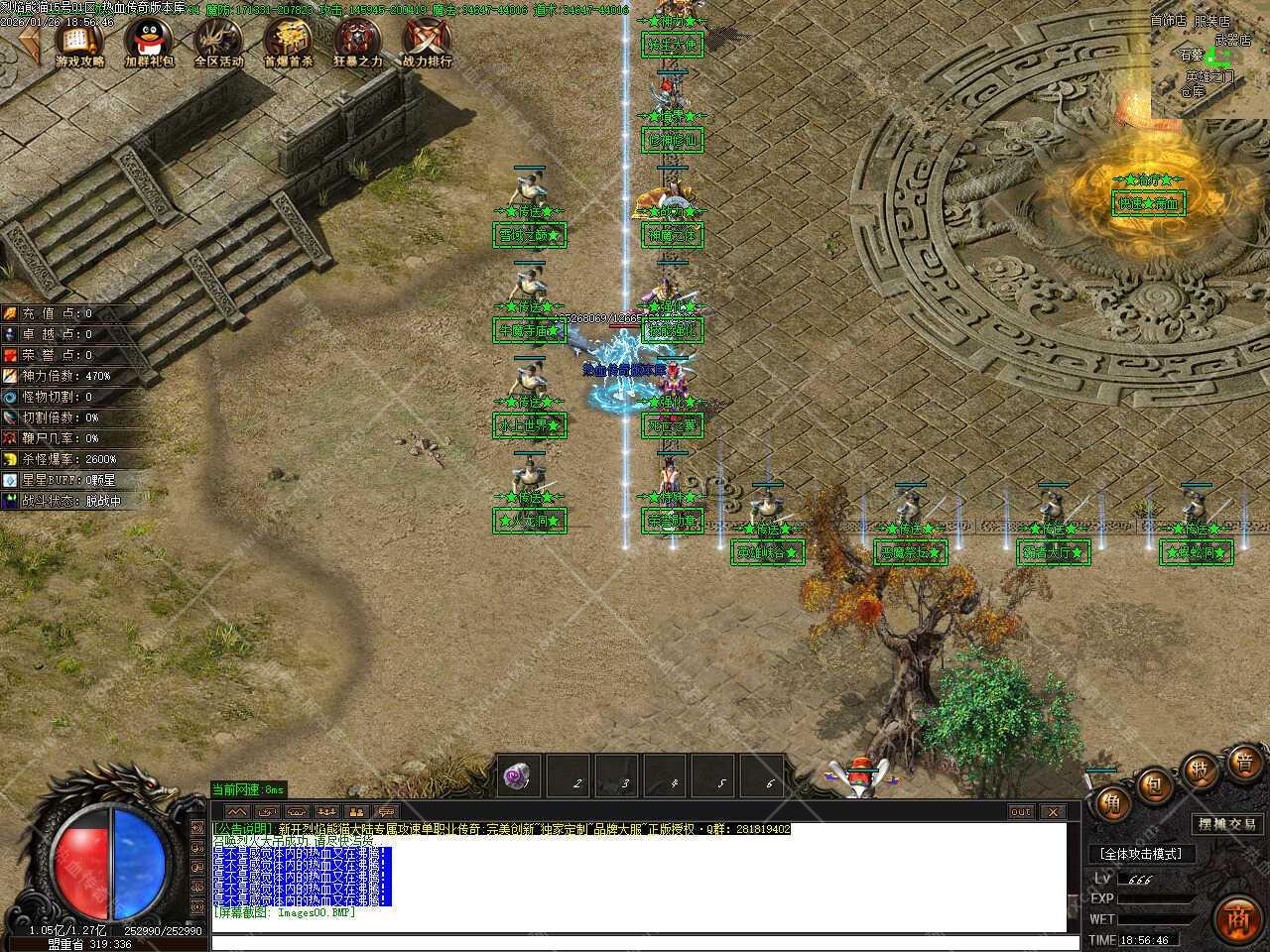
Task: Toggle sound with the 音 button
Action: 1244,763
